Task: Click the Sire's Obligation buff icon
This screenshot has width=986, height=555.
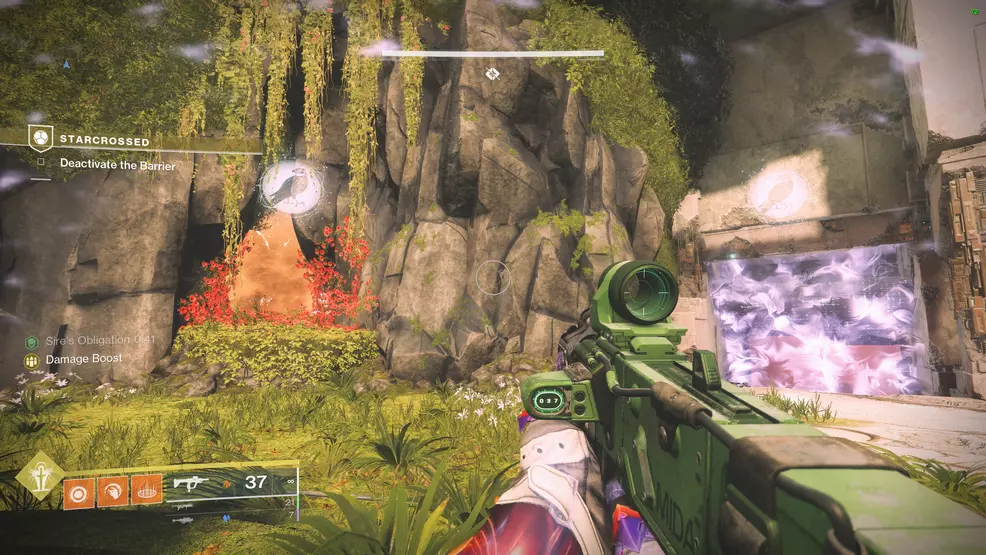Action: [32, 342]
